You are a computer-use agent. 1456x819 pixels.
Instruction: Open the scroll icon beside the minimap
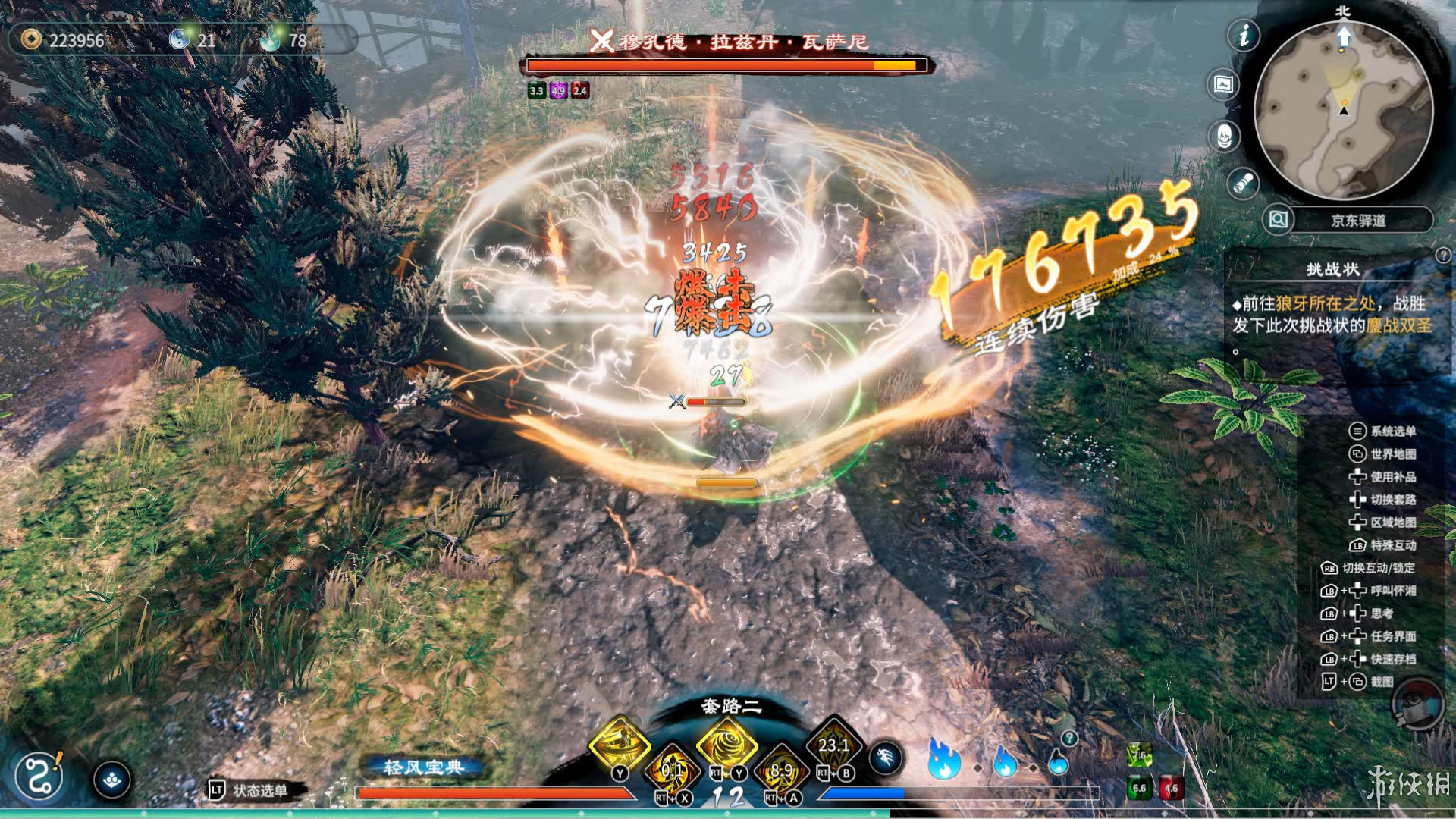[x=1242, y=184]
